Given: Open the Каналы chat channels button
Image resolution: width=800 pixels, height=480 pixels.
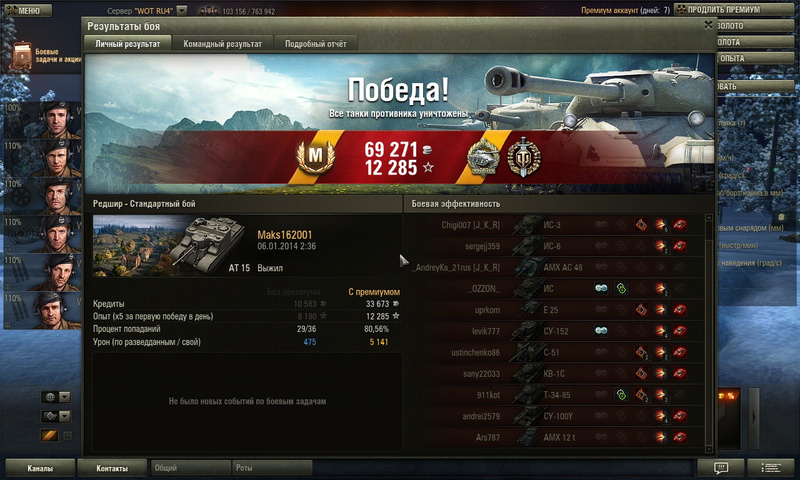Looking at the screenshot, I should [x=40, y=468].
